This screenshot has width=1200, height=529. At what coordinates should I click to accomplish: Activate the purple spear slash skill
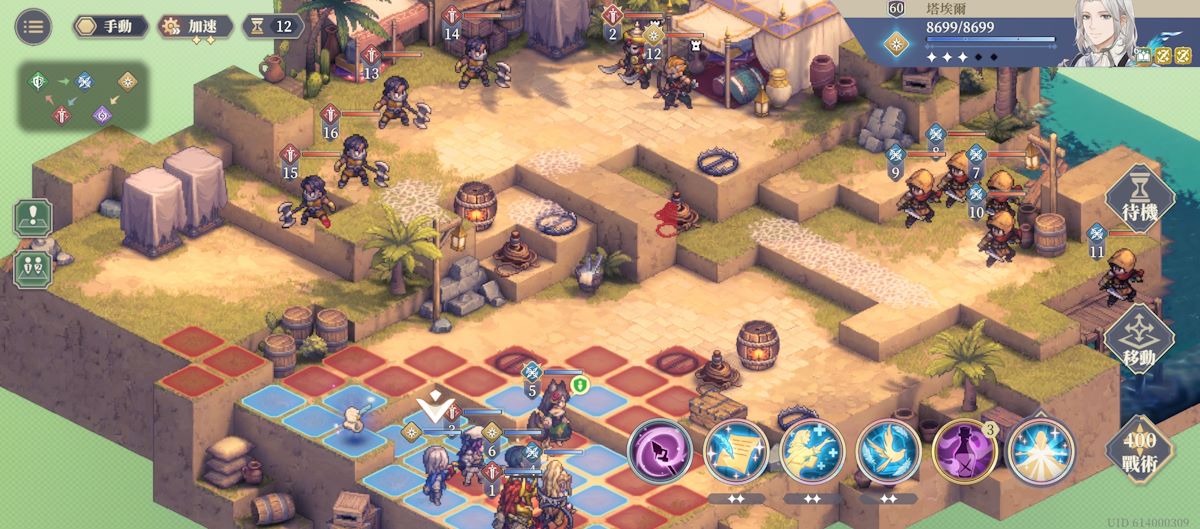coord(660,452)
